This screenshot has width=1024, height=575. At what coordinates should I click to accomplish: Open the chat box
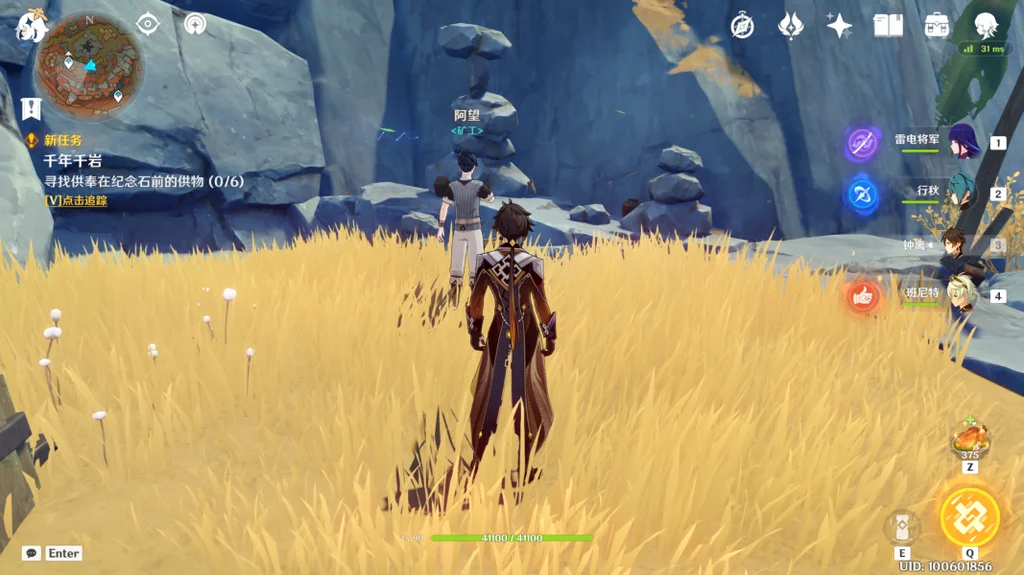[32, 553]
